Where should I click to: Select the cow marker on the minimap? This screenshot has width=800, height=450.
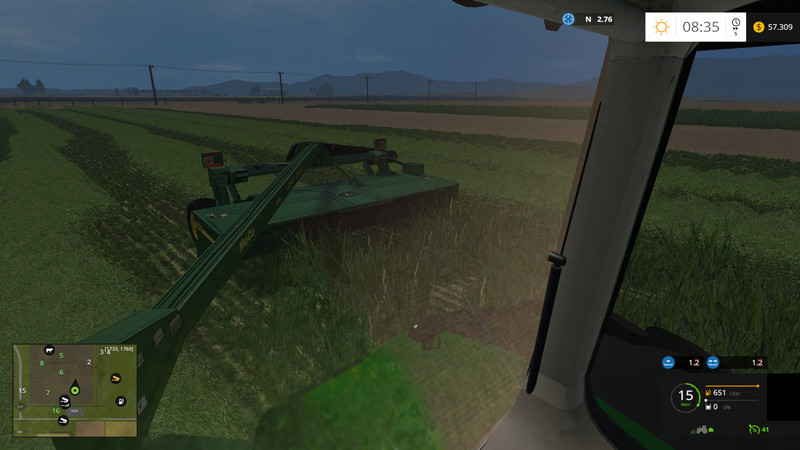point(47,351)
